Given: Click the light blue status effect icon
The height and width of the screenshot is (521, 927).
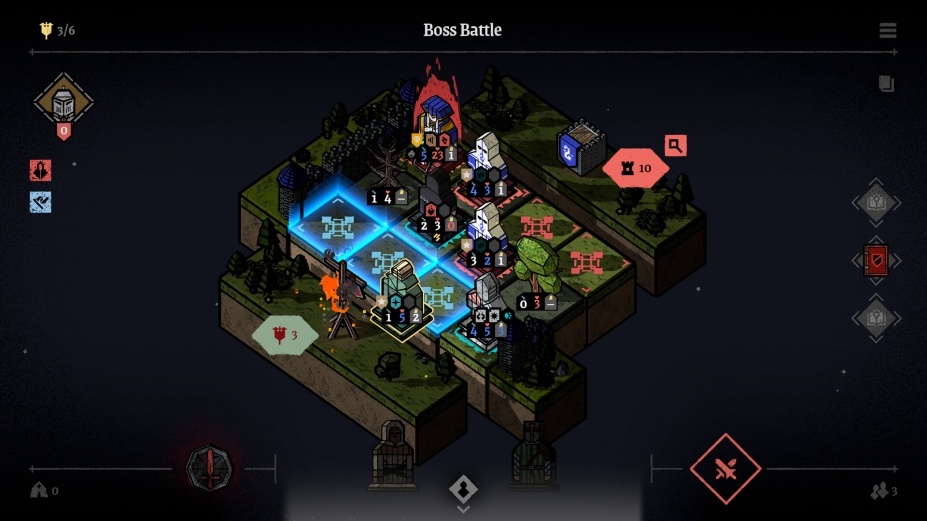Looking at the screenshot, I should click(x=40, y=202).
